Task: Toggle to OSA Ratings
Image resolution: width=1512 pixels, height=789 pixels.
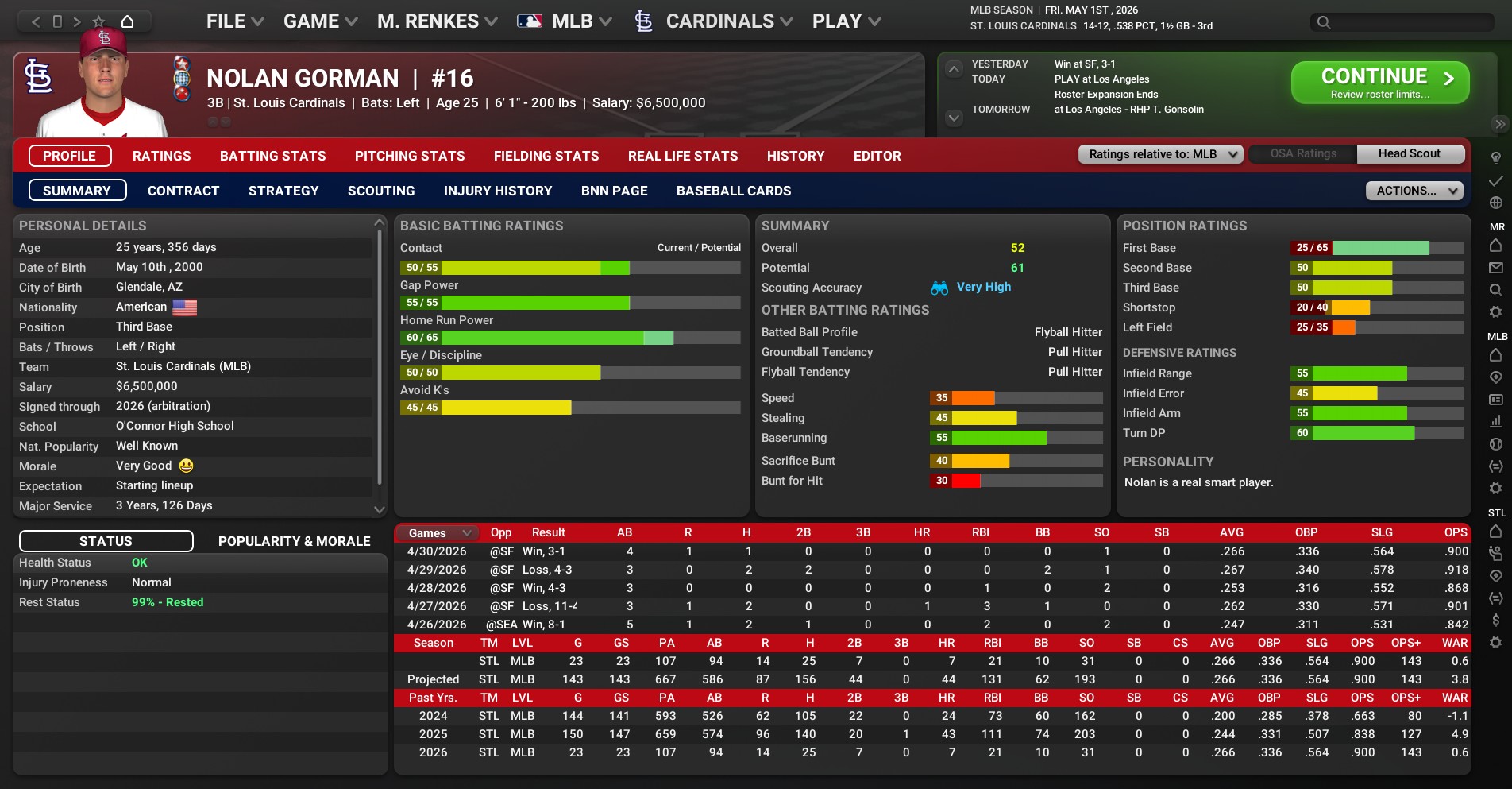Action: (x=1303, y=154)
